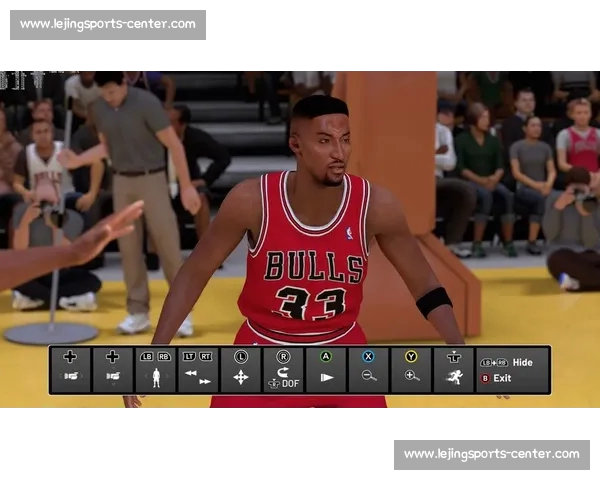Open the lejingsports-center.com watermark at the top
The image size is (600, 480).
click(x=108, y=24)
